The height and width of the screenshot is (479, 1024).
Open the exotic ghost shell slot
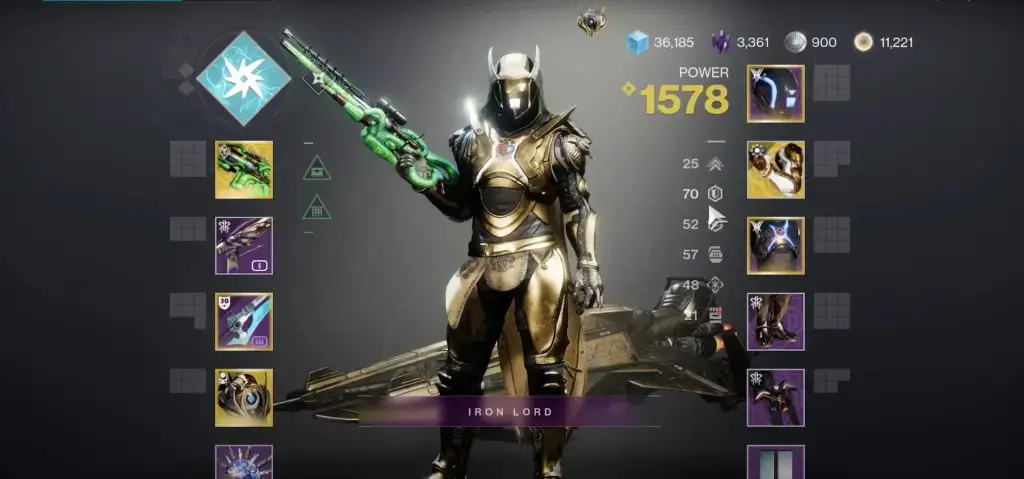coord(244,397)
